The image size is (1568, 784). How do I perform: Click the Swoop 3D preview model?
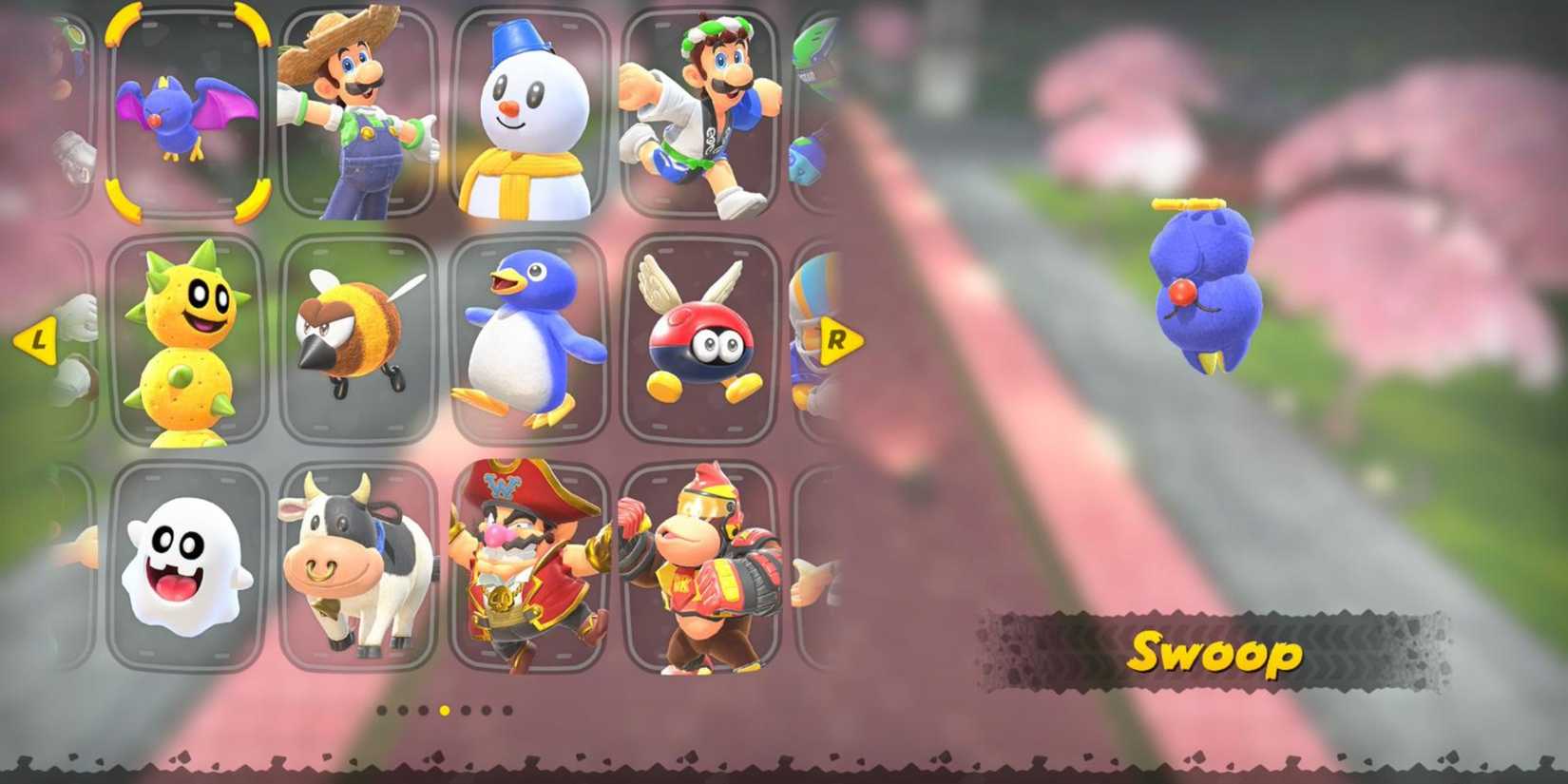coord(1207,285)
